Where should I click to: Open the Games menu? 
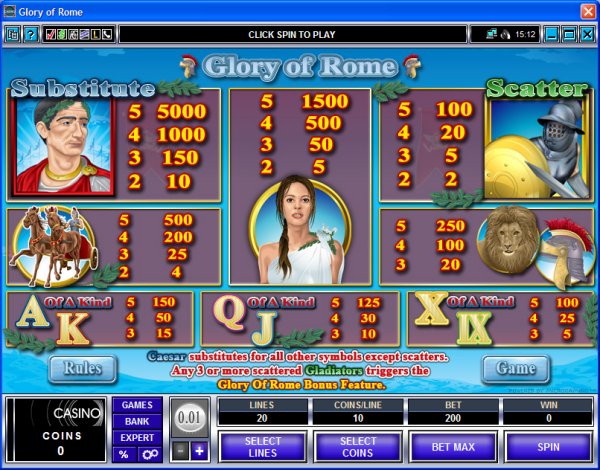point(137,405)
